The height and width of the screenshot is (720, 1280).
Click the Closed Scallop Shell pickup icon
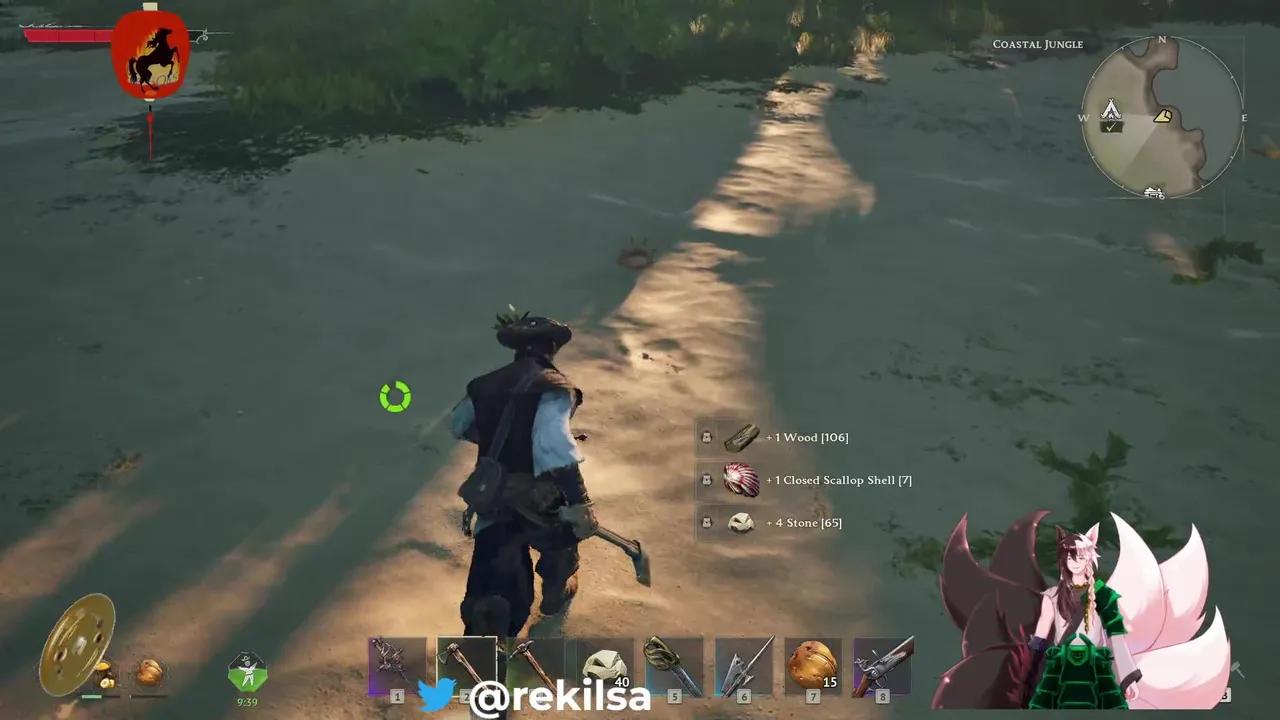[741, 480]
